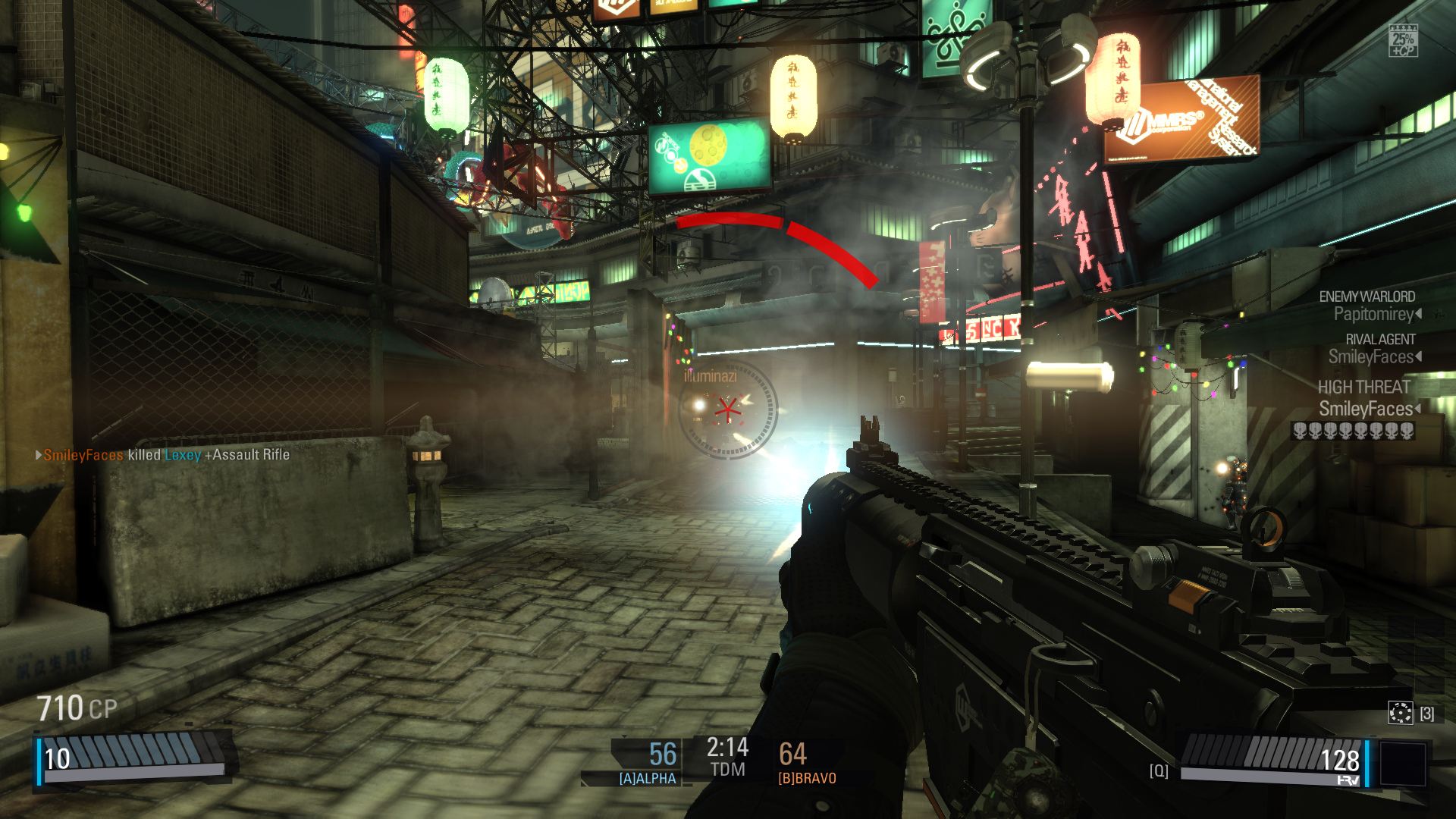
Task: Select the dark square slot beside ammo
Action: [x=1402, y=763]
